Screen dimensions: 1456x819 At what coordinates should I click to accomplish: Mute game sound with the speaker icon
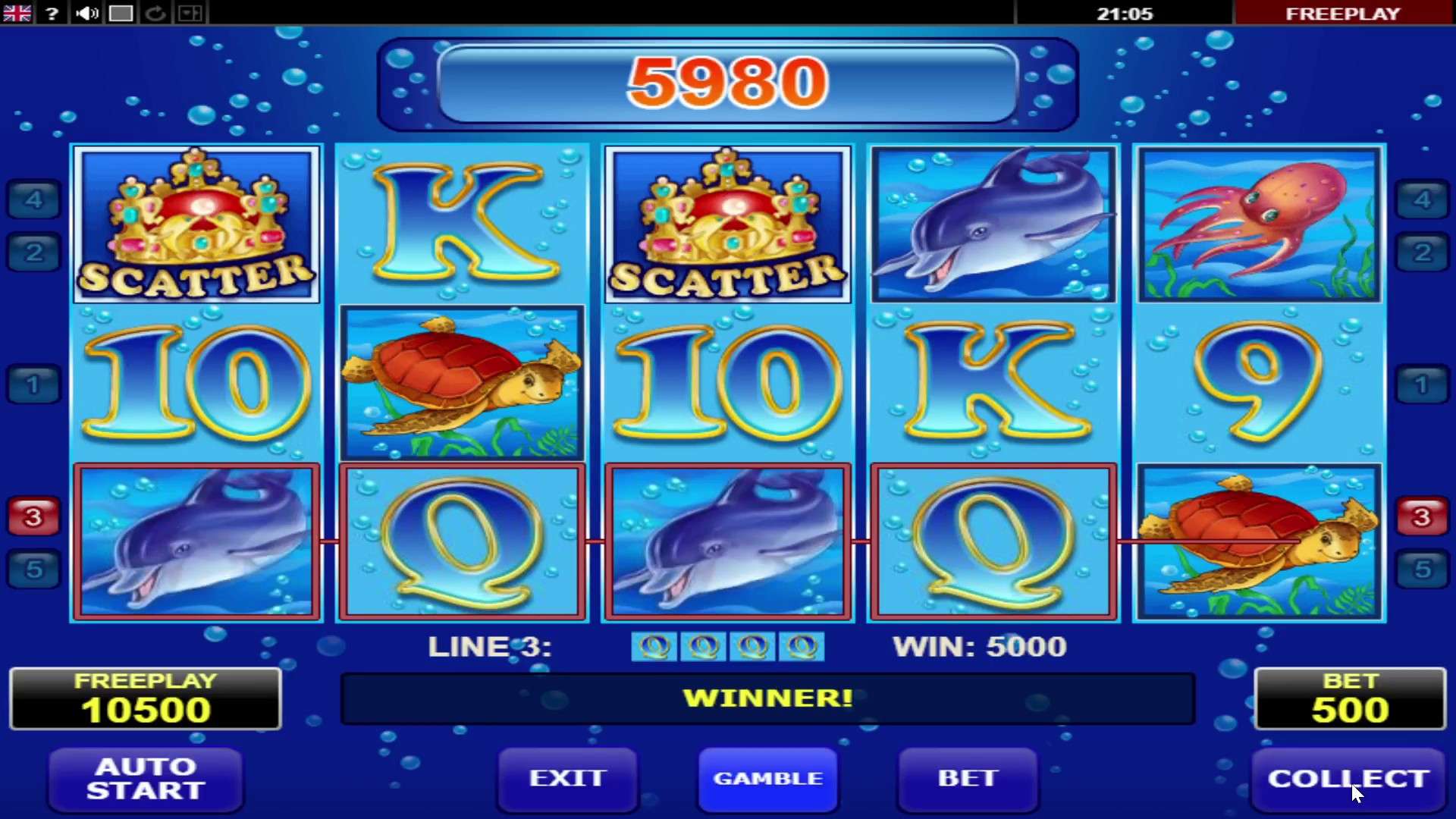[86, 13]
